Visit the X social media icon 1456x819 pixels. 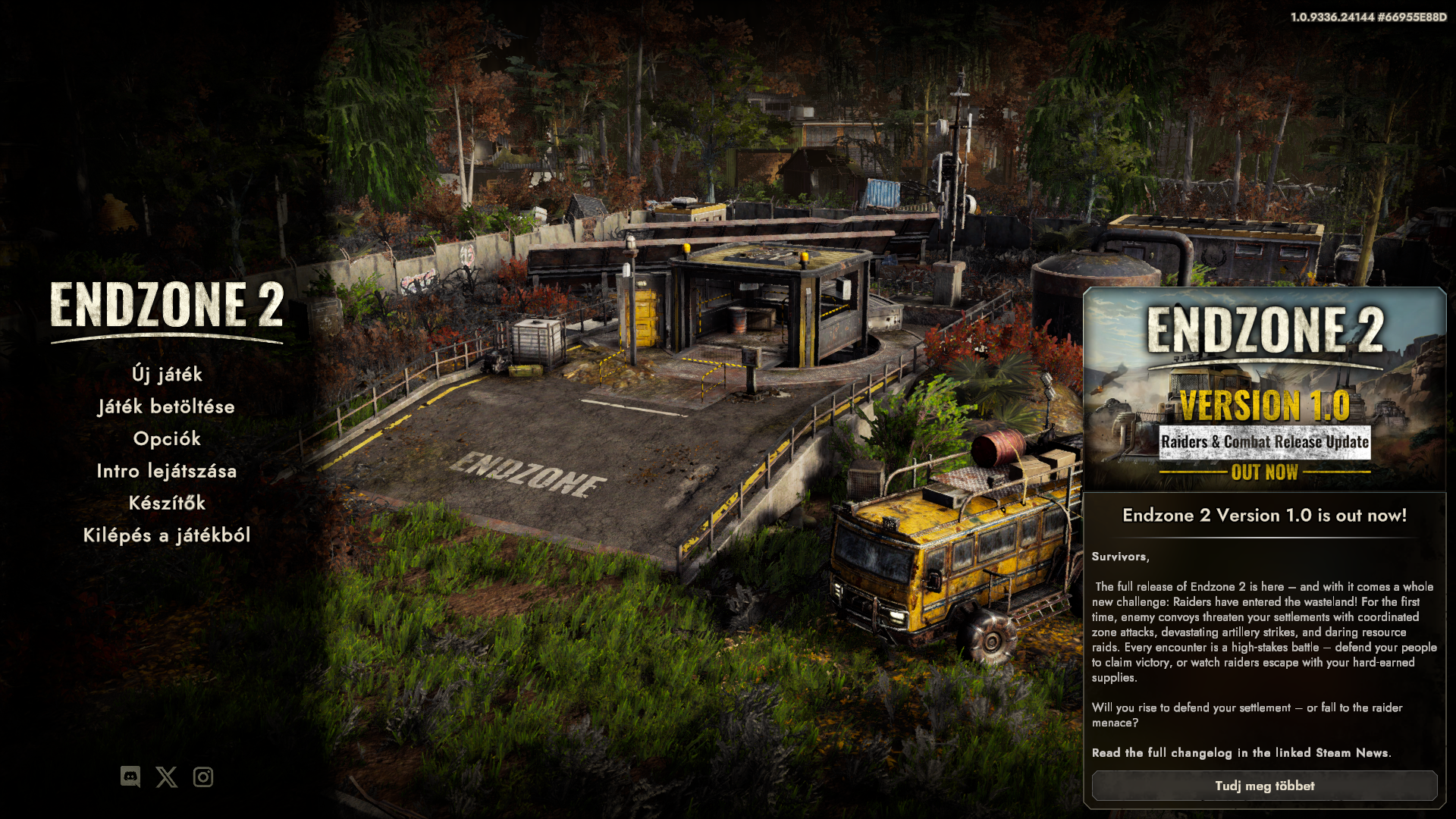(x=167, y=777)
